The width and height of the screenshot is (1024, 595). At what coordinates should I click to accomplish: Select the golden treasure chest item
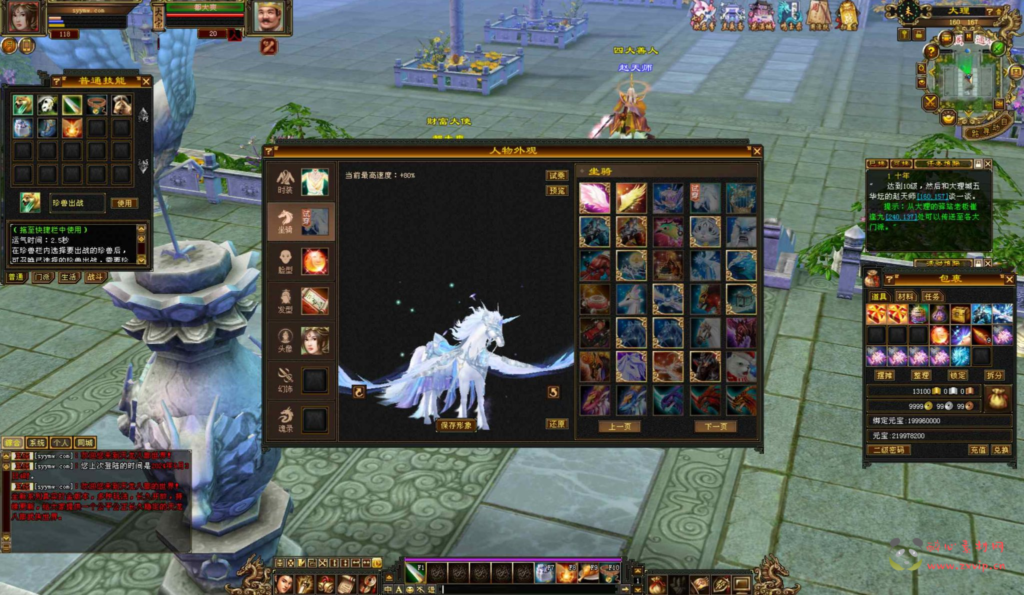[x=960, y=314]
